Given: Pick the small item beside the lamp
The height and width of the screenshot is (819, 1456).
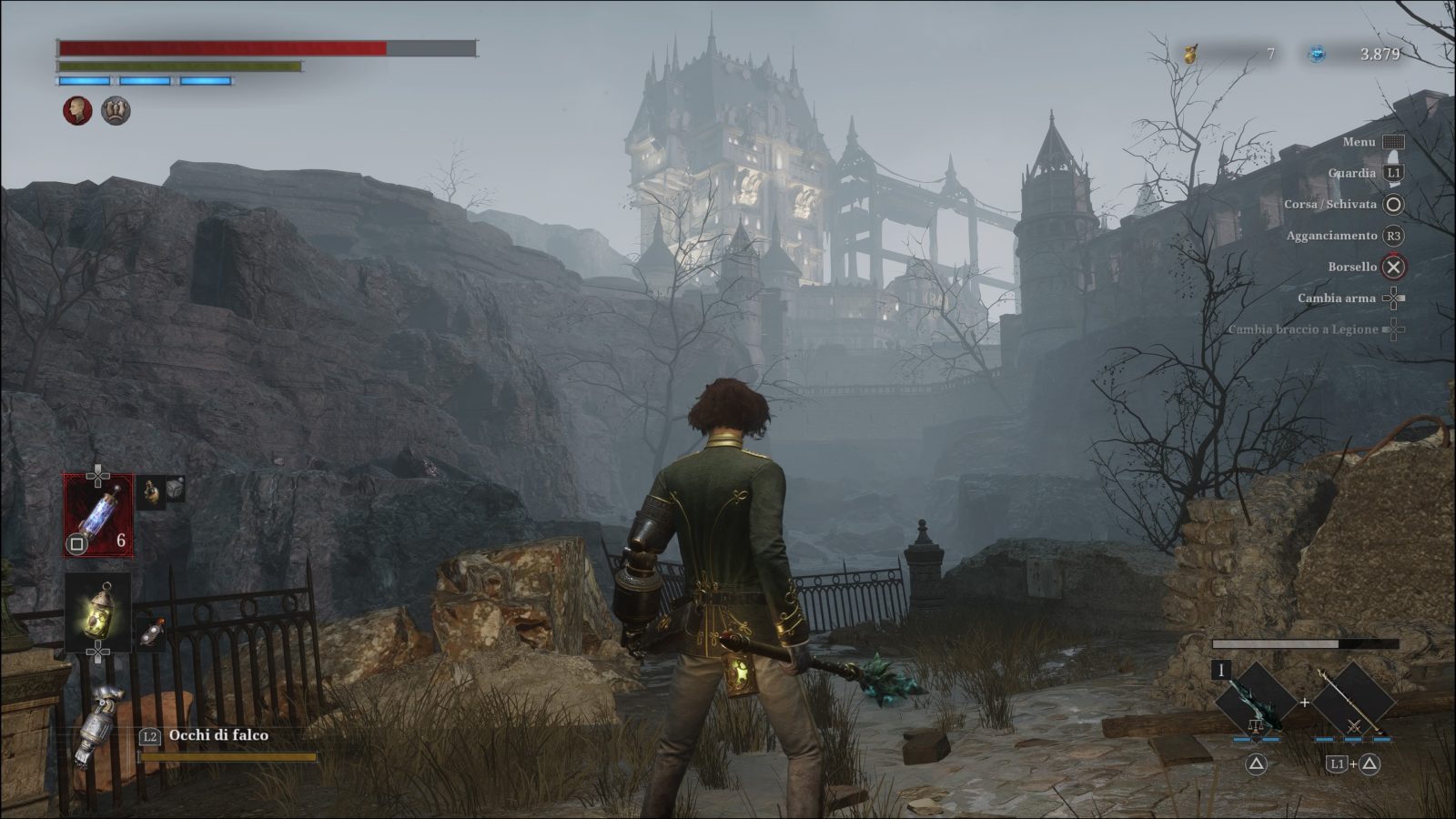Looking at the screenshot, I should 152,632.
